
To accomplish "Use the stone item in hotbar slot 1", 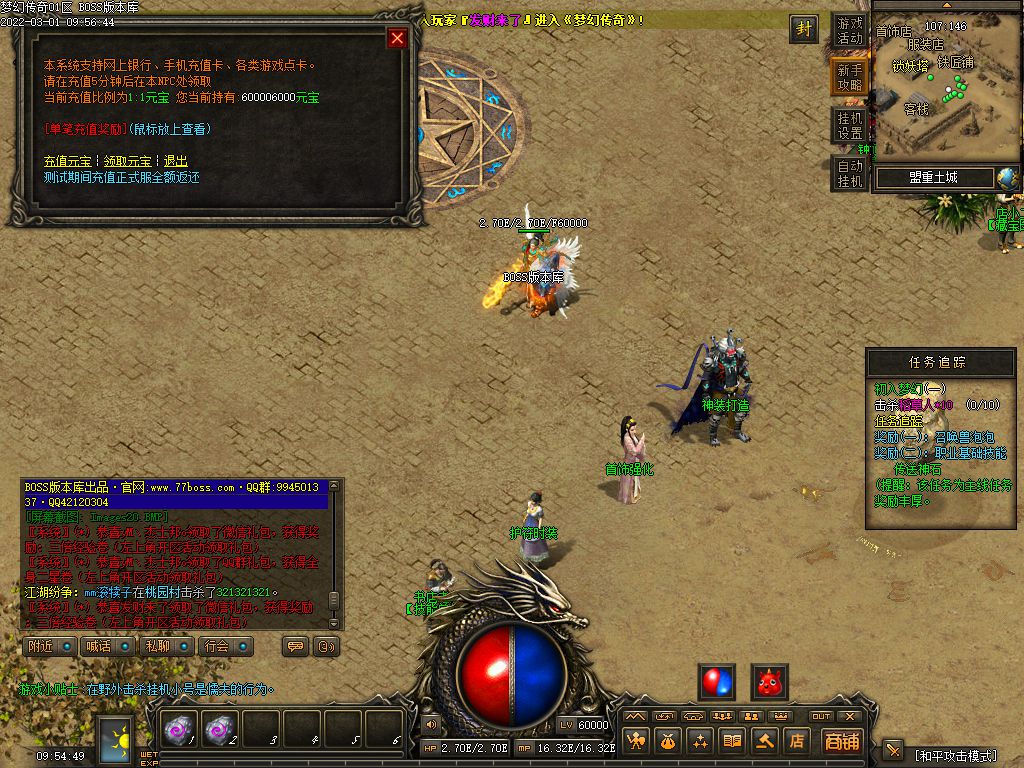I will click(179, 731).
